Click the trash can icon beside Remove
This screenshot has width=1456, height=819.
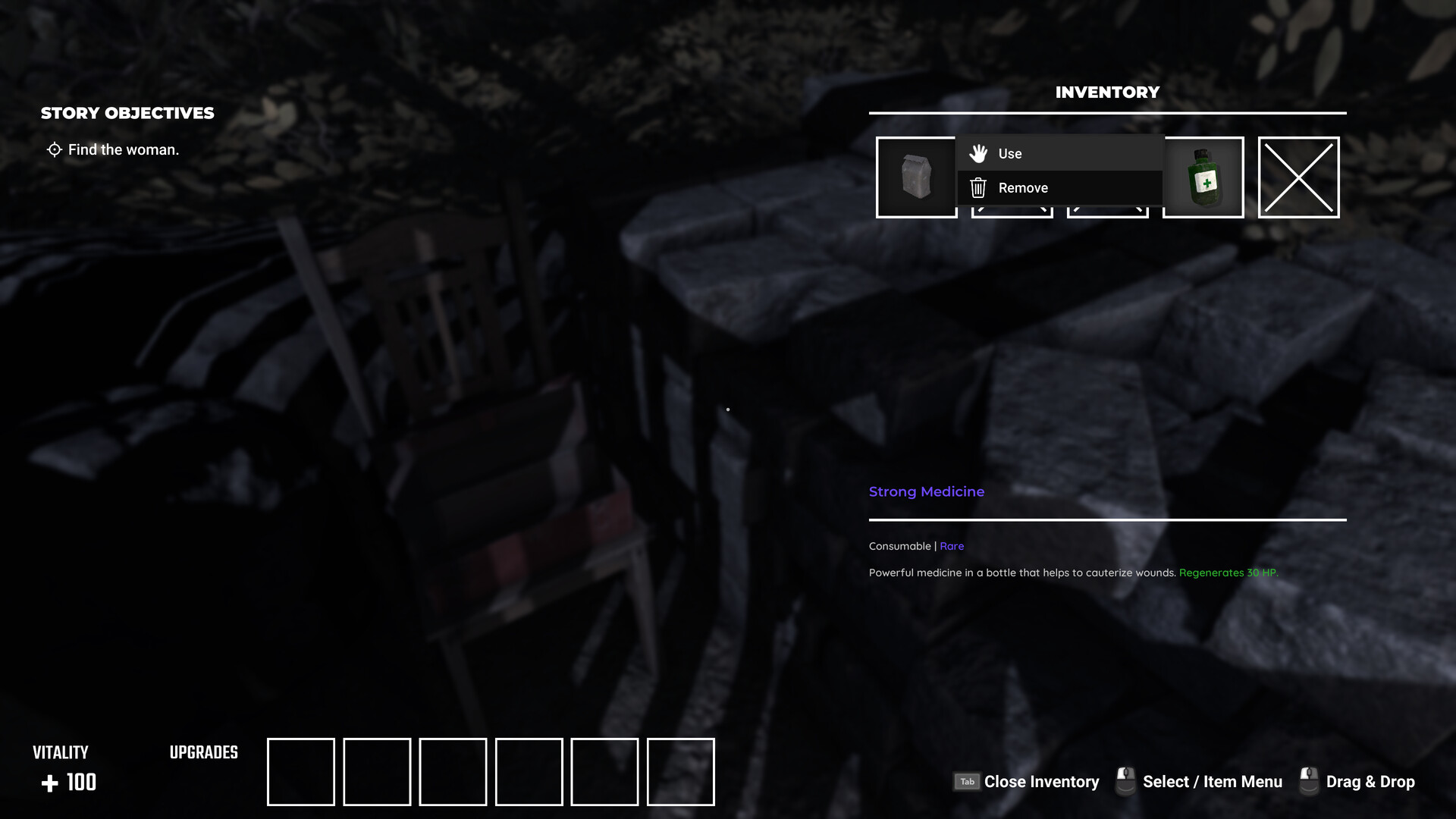point(978,187)
